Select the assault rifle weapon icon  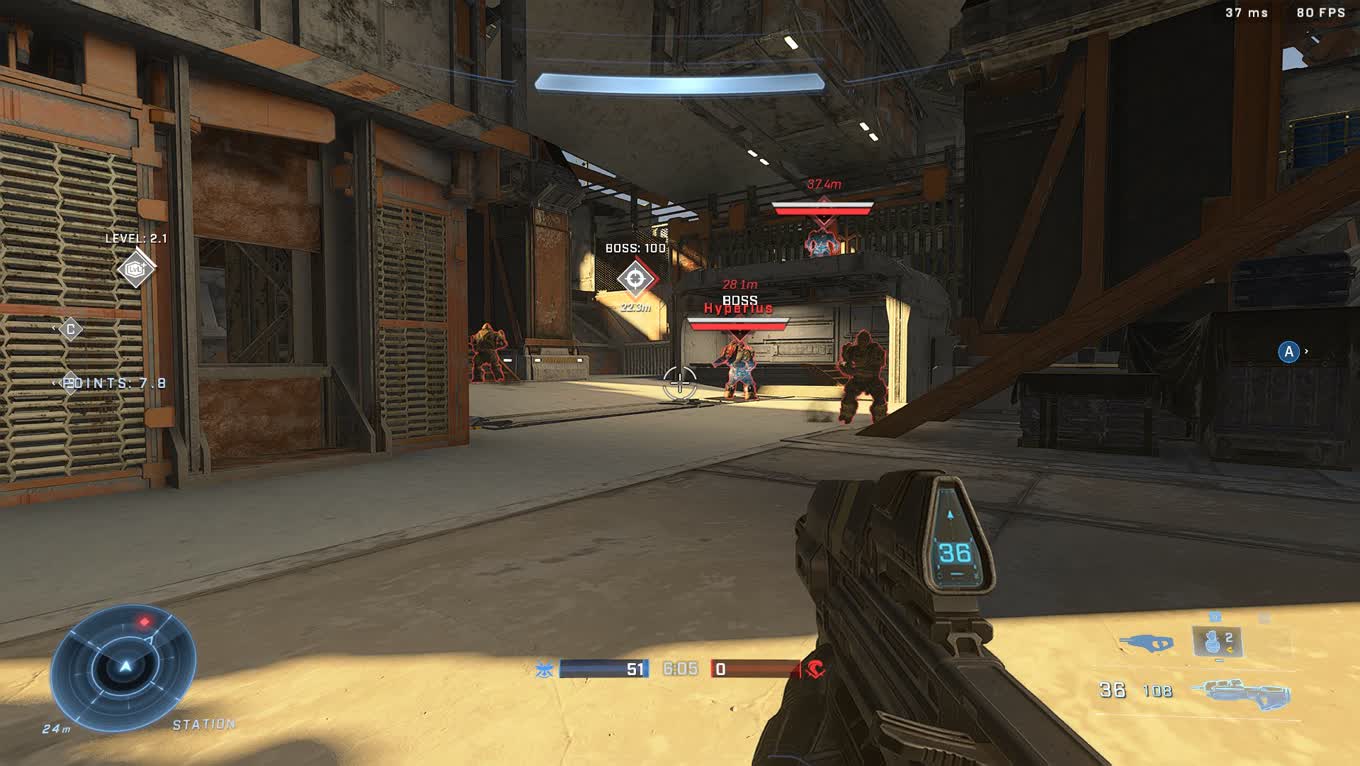click(1246, 692)
